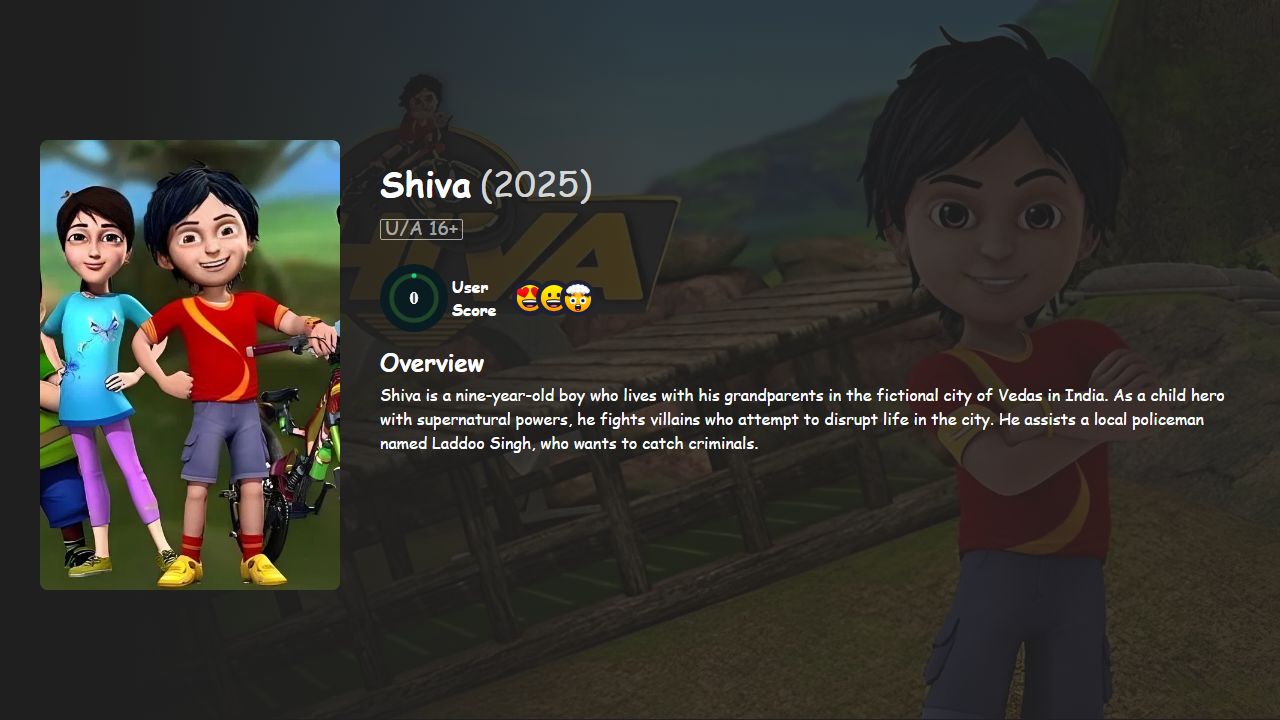This screenshot has height=720, width=1280.
Task: Open the Shiva title menu entry
Action: click(x=424, y=185)
